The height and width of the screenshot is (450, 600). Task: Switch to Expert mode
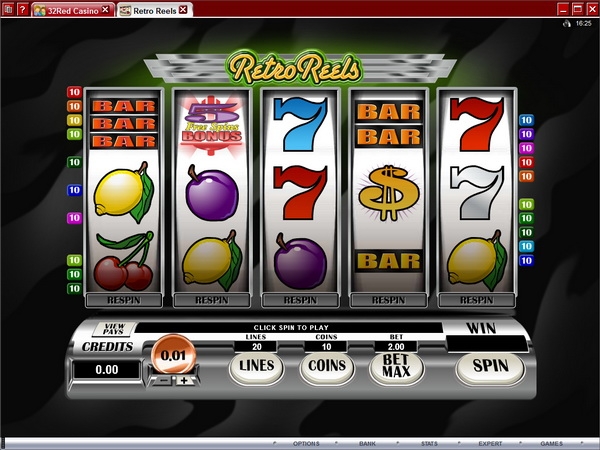pos(490,442)
